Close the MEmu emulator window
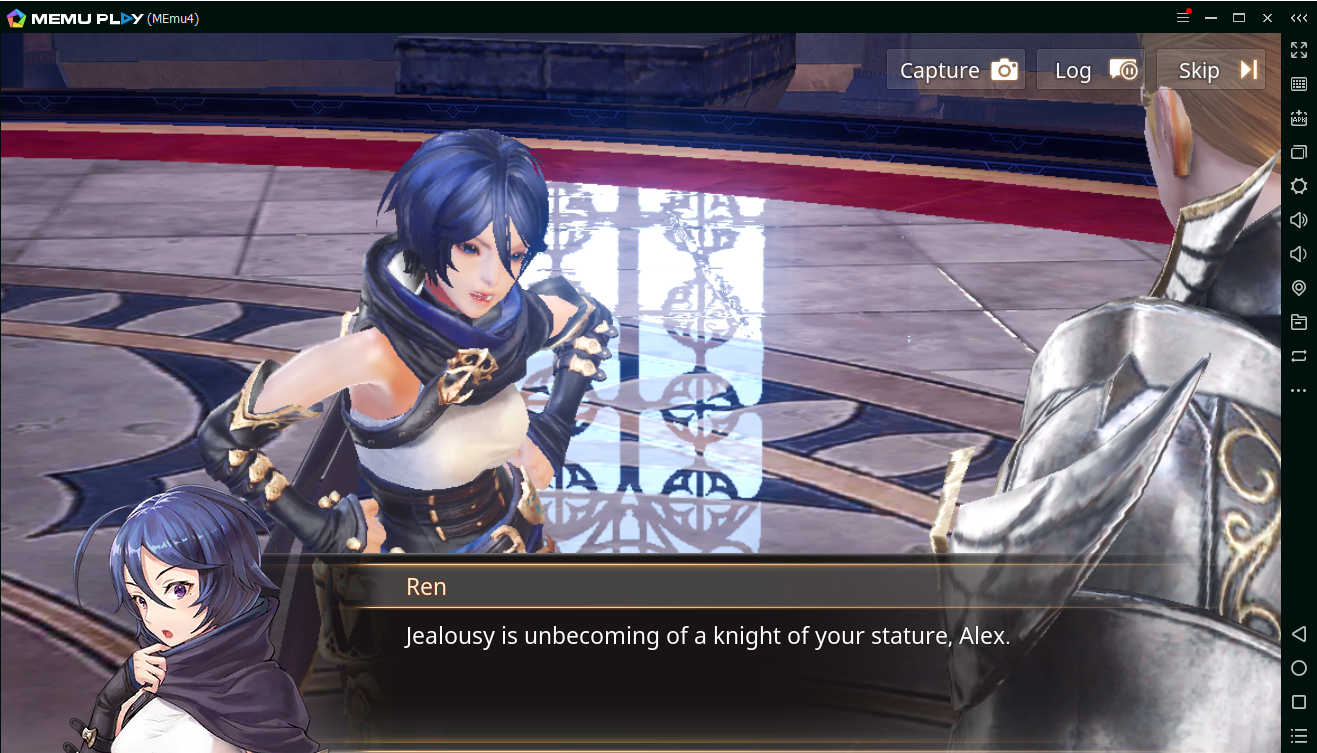The image size is (1317, 753). click(x=1267, y=18)
